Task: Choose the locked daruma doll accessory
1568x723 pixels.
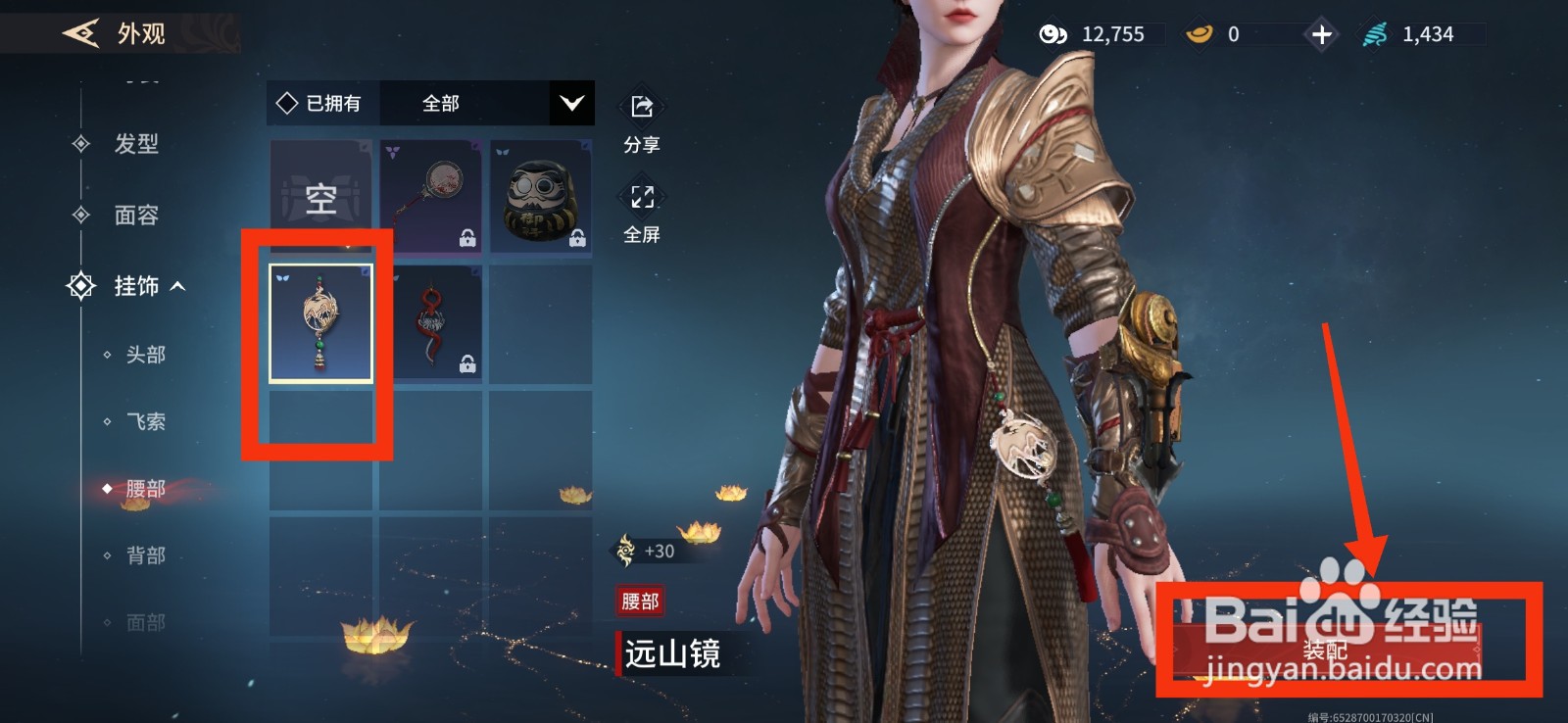Action: 540,197
